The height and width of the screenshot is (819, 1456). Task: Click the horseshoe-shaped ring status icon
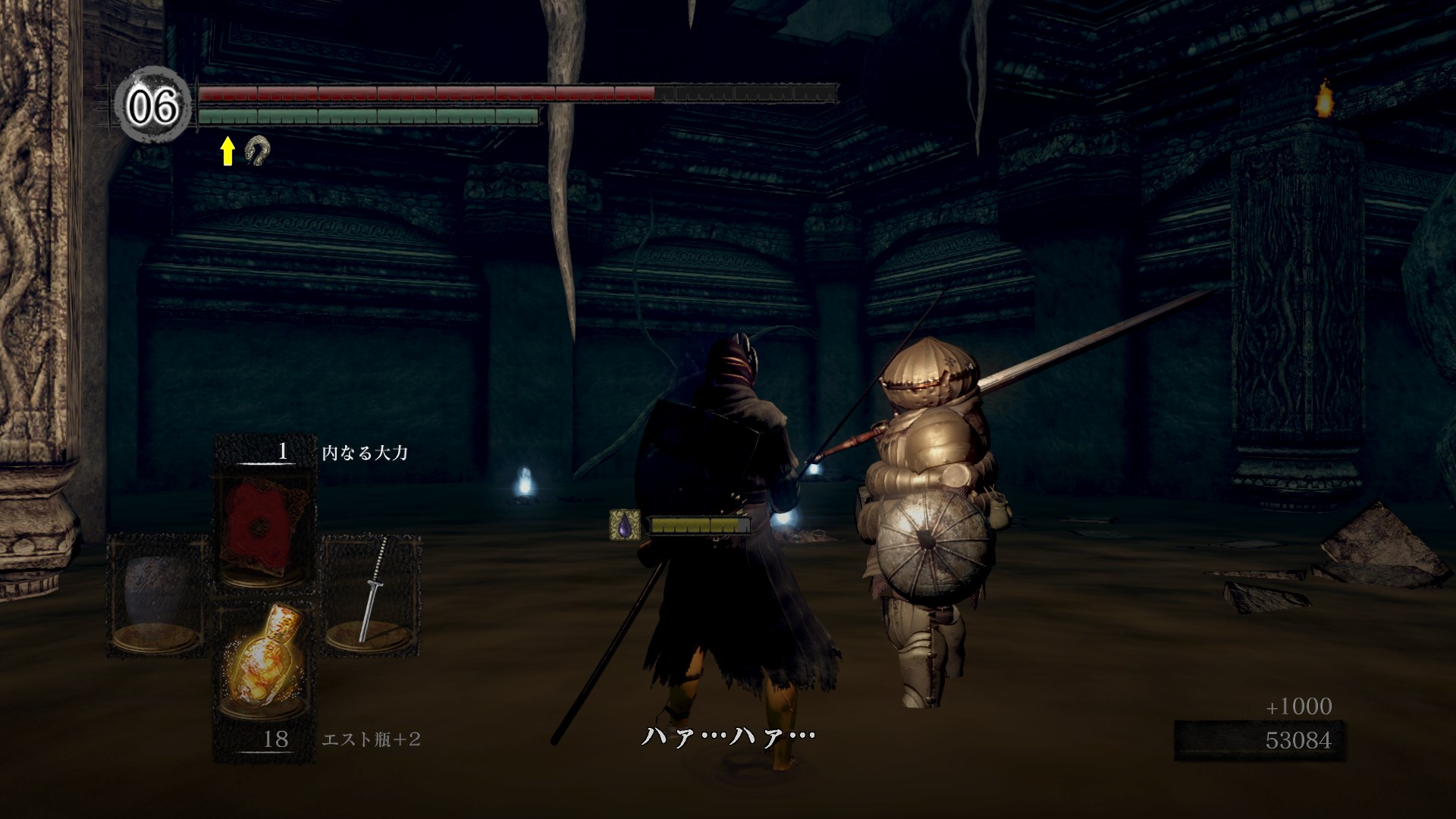pos(258,151)
